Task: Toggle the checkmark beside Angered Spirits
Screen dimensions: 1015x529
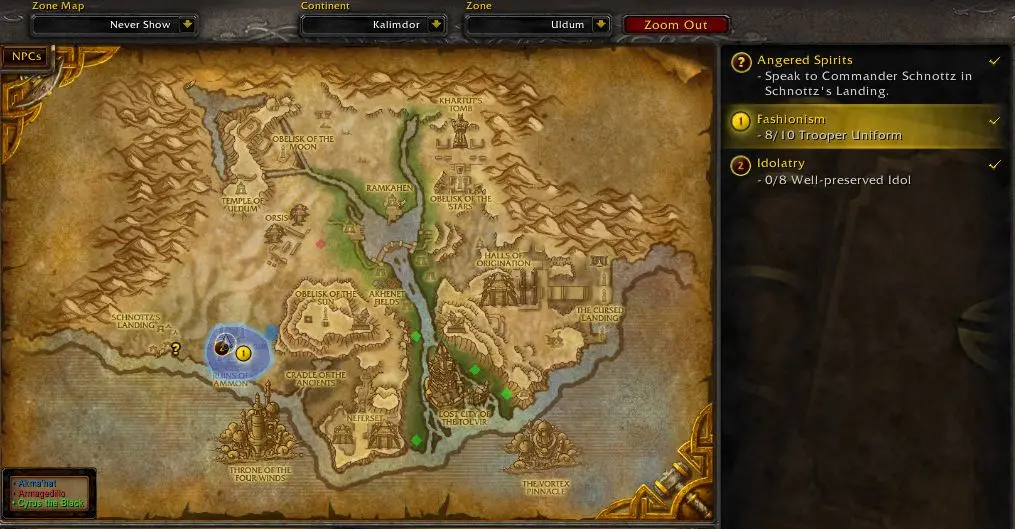Action: (994, 61)
